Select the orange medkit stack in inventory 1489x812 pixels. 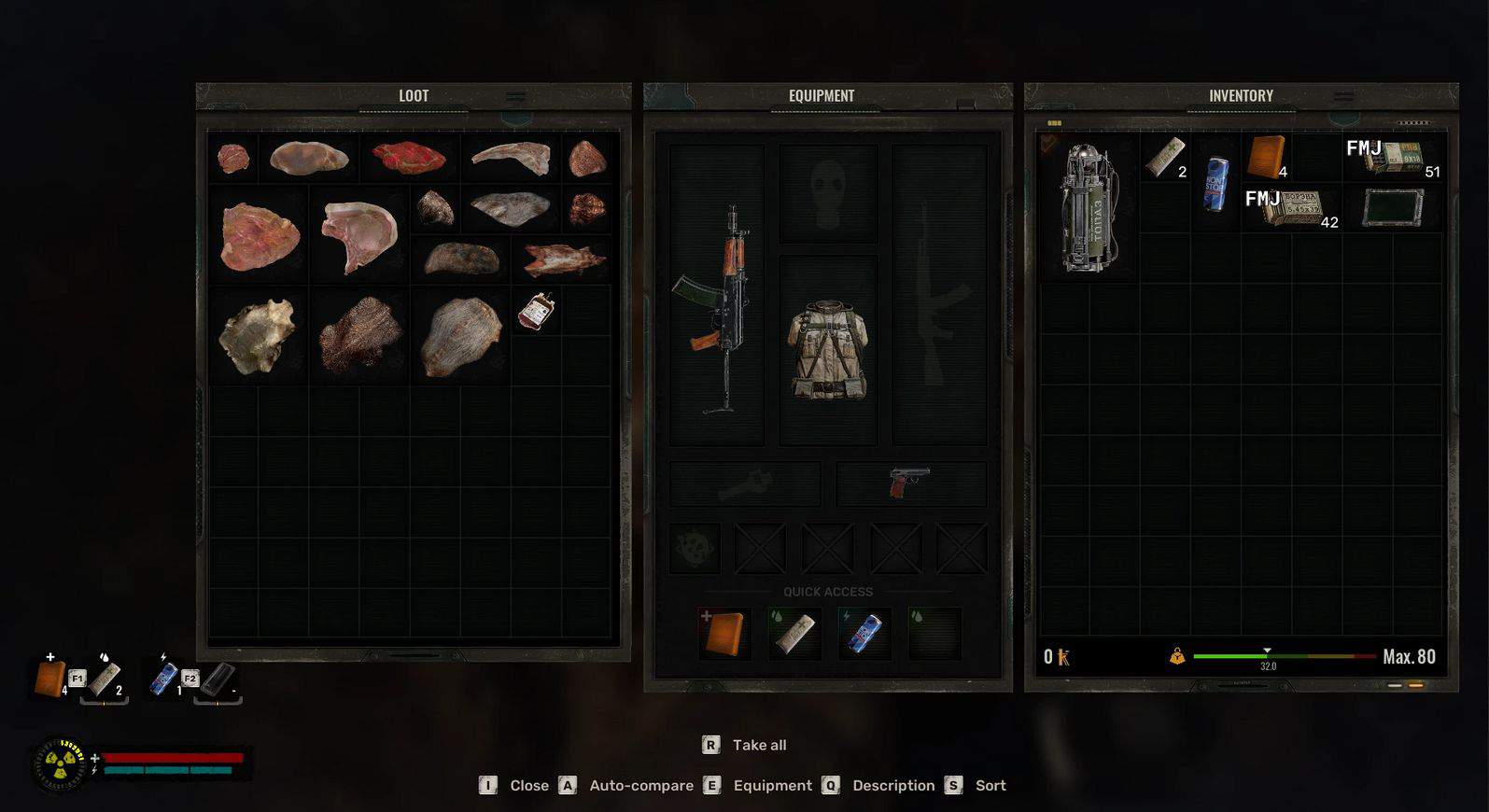1266,156
